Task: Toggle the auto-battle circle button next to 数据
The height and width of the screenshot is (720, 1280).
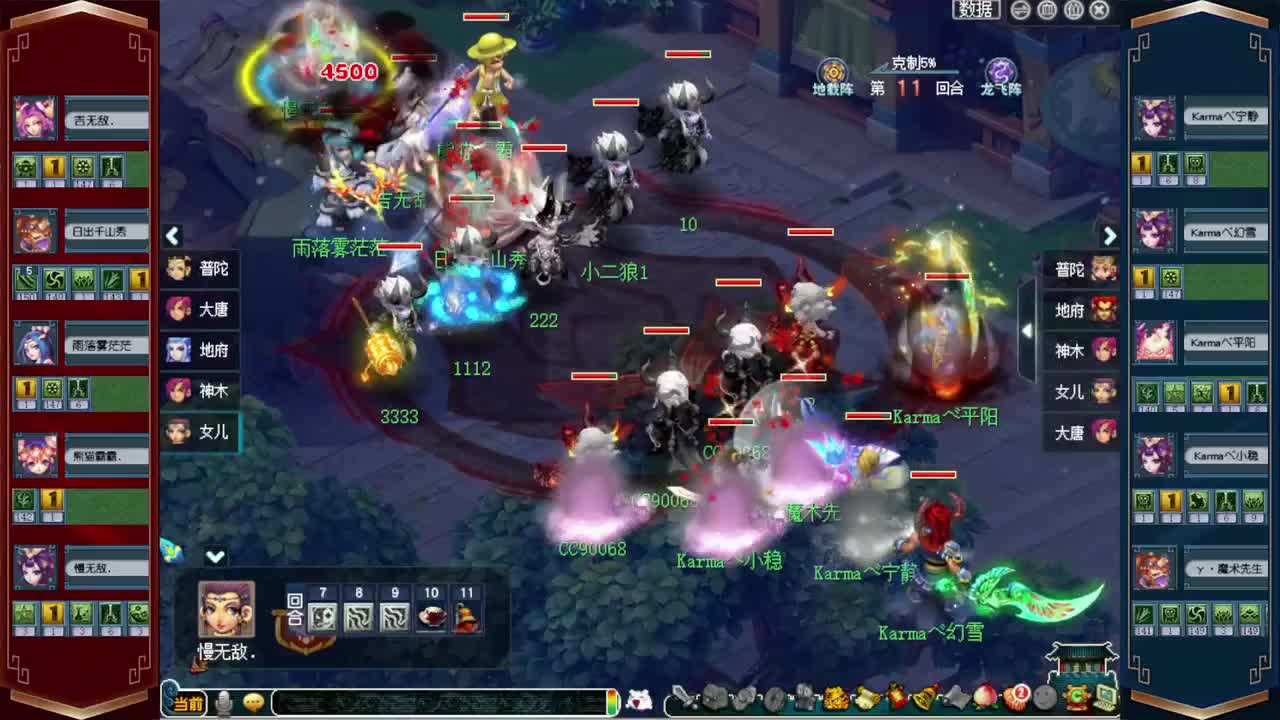Action: [x=1018, y=10]
